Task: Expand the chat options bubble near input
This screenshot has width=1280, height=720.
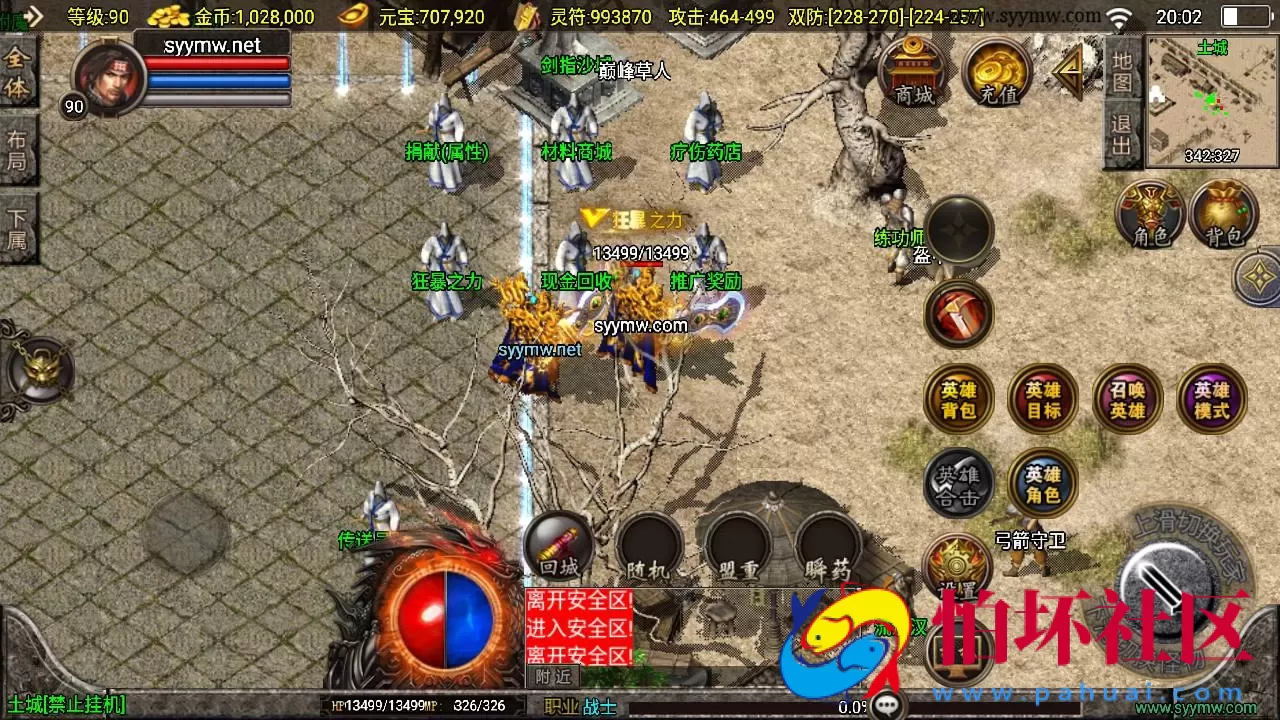Action: tap(884, 704)
